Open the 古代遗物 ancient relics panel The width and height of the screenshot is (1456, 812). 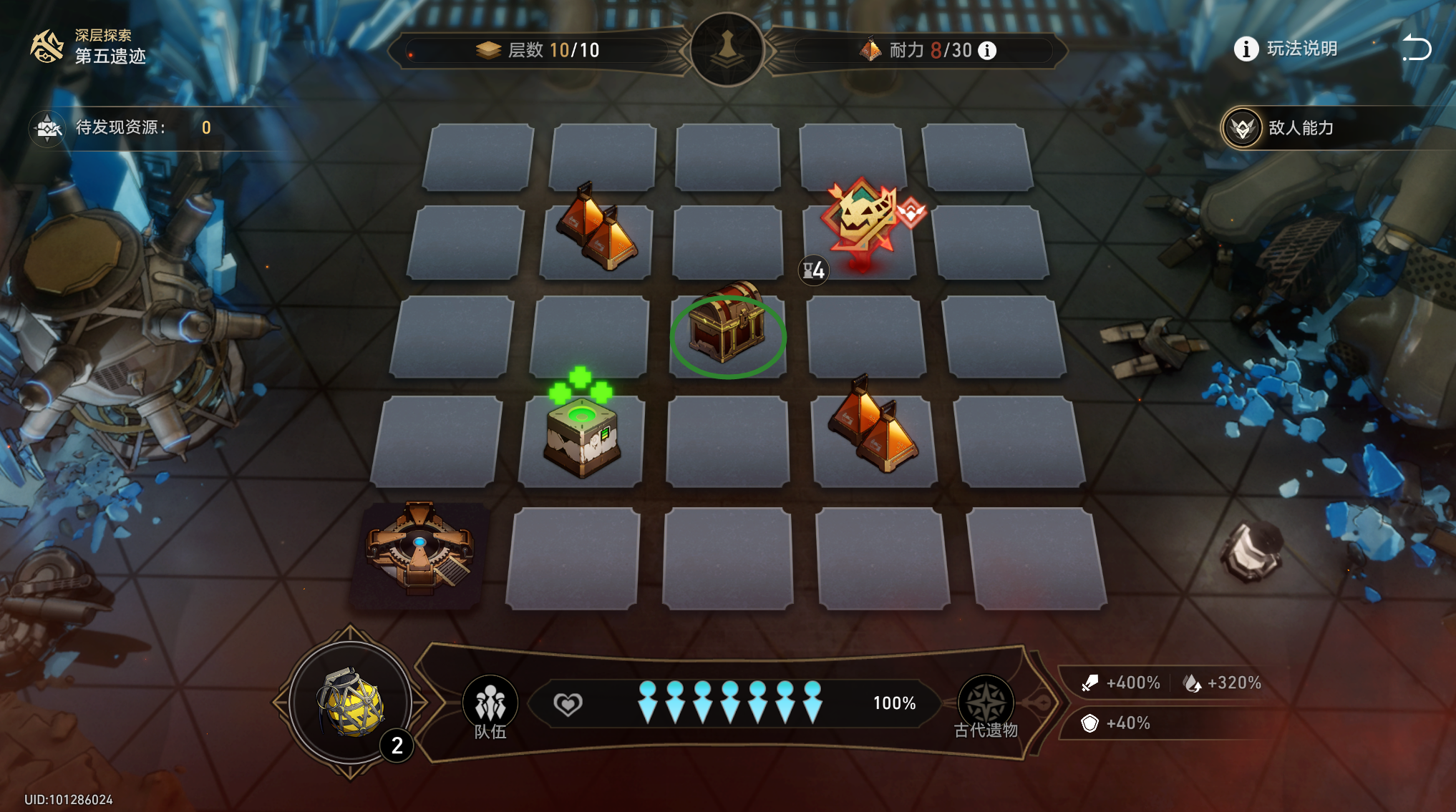(986, 707)
